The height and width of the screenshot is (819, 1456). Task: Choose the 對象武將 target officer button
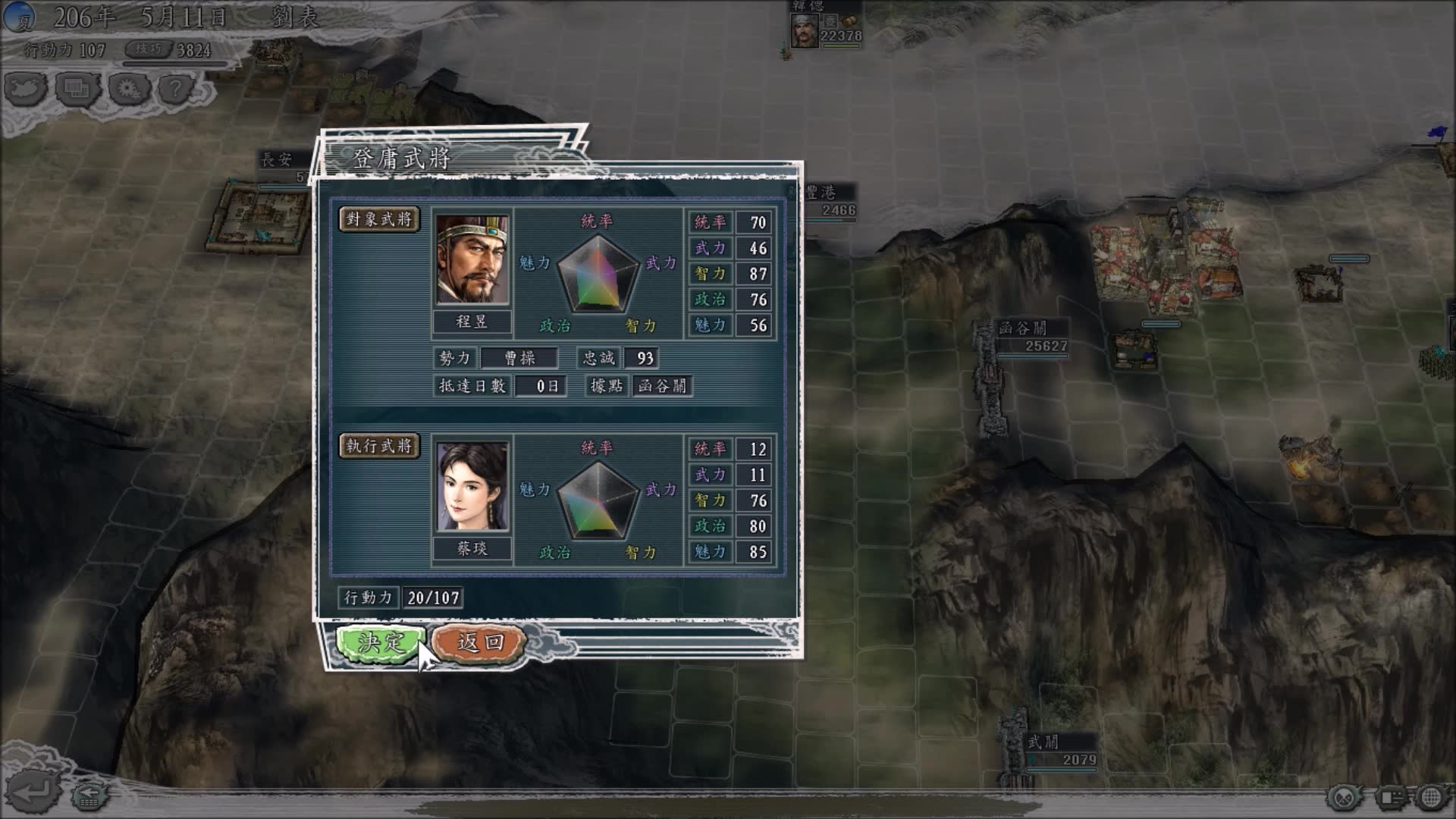point(379,219)
